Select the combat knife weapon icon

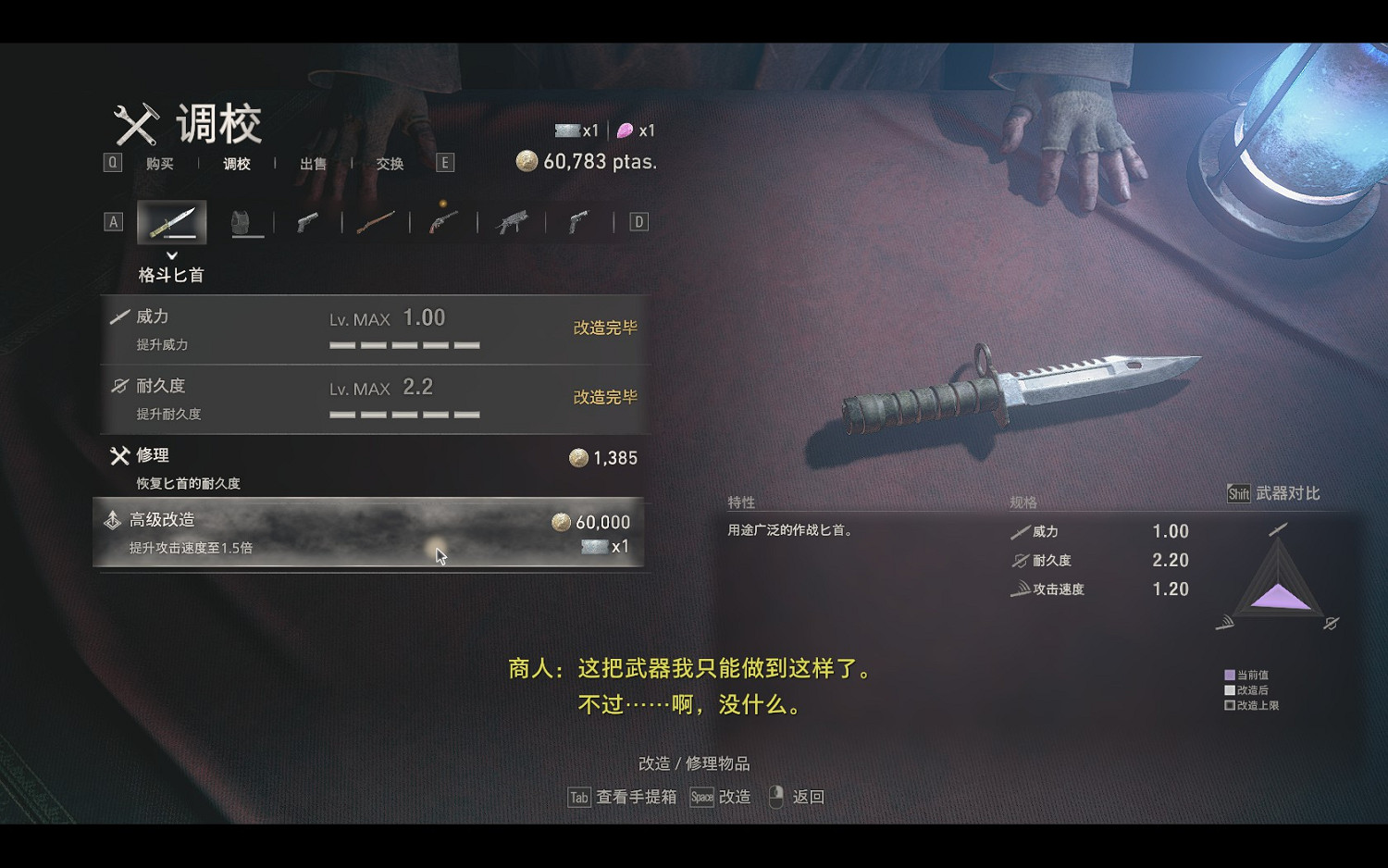pyautogui.click(x=171, y=221)
